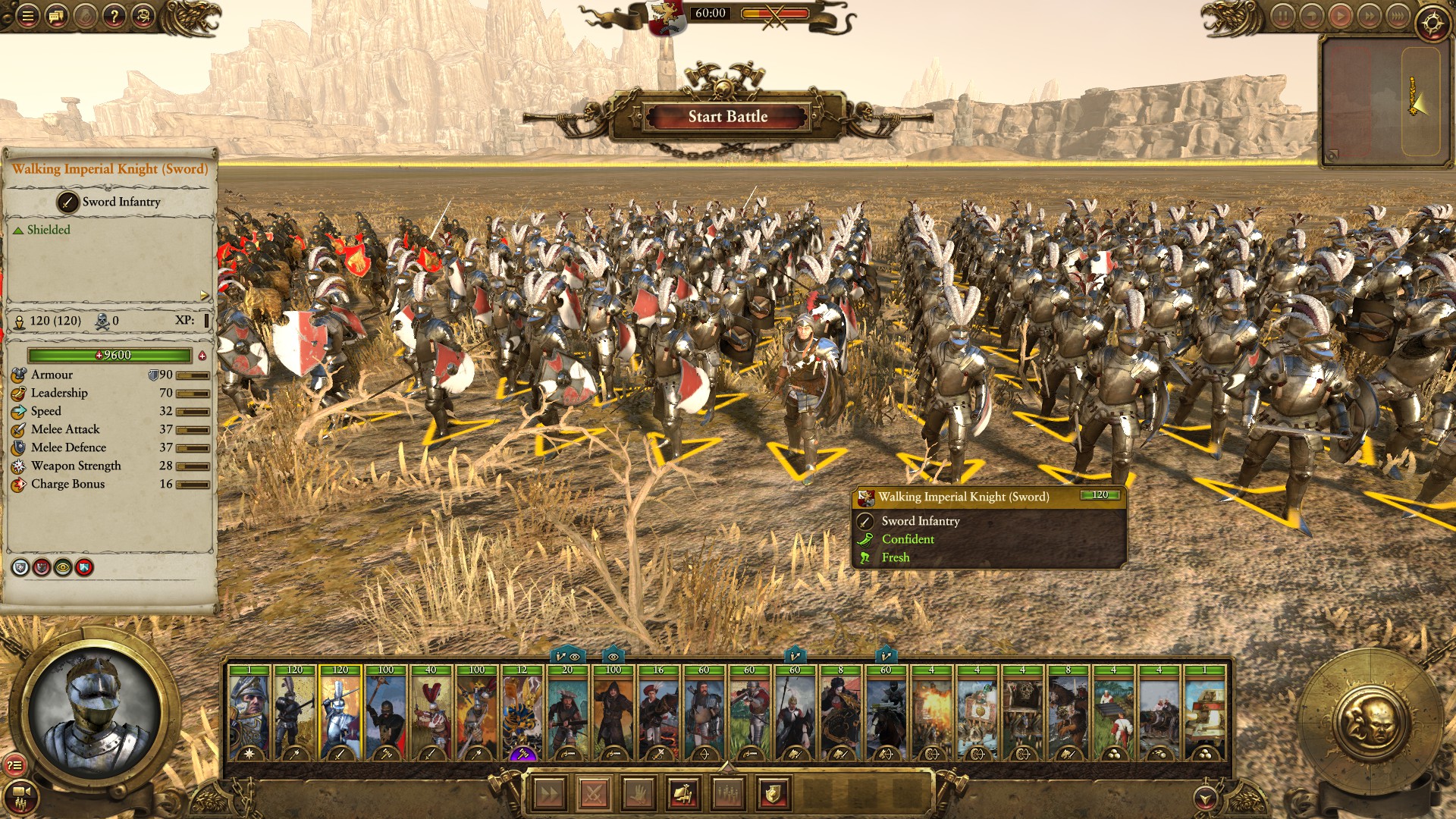The width and height of the screenshot is (1456, 819).
Task: Select the steam tank unit card
Action: [1204, 713]
